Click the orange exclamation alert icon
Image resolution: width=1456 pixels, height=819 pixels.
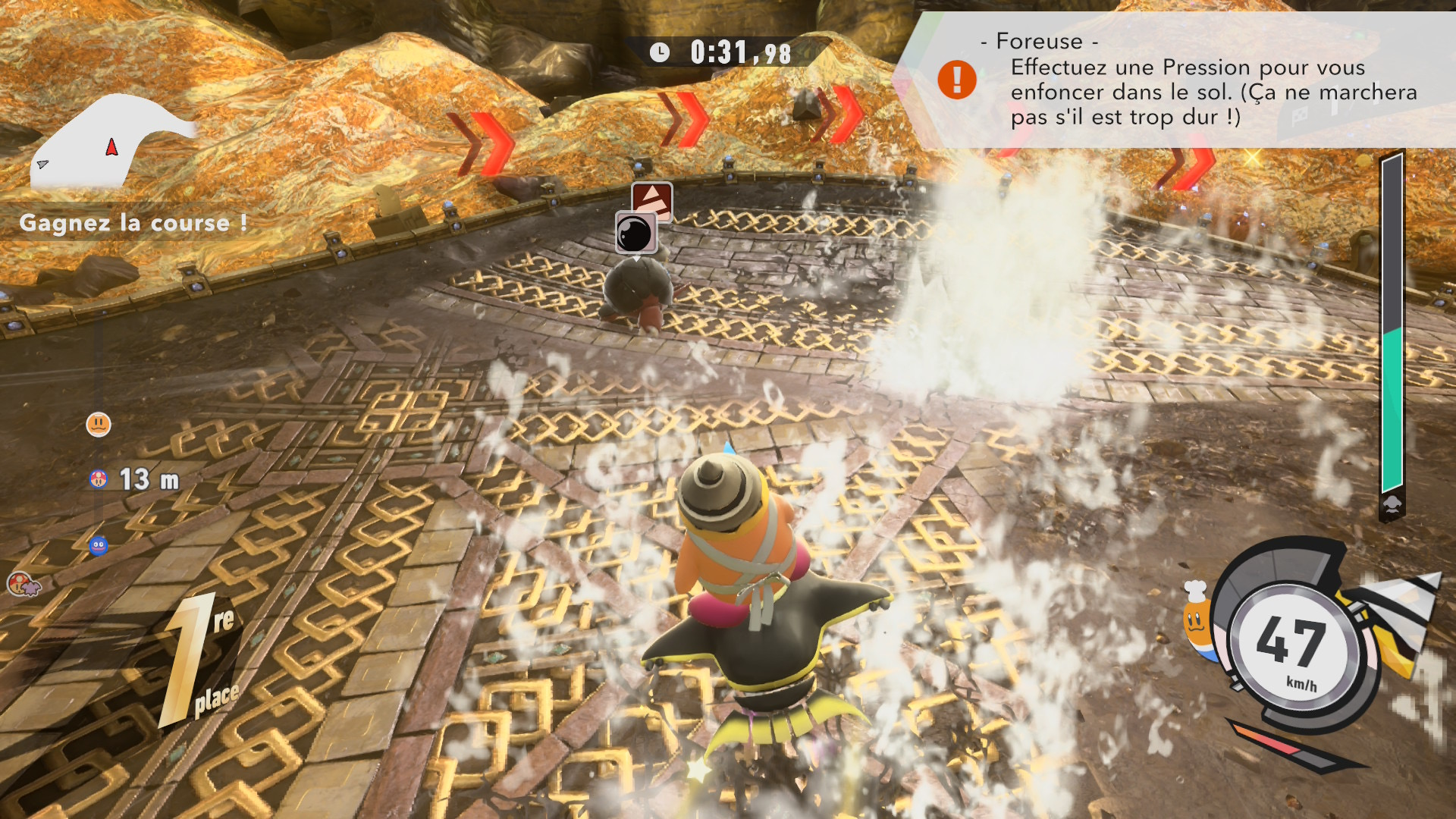click(x=957, y=80)
